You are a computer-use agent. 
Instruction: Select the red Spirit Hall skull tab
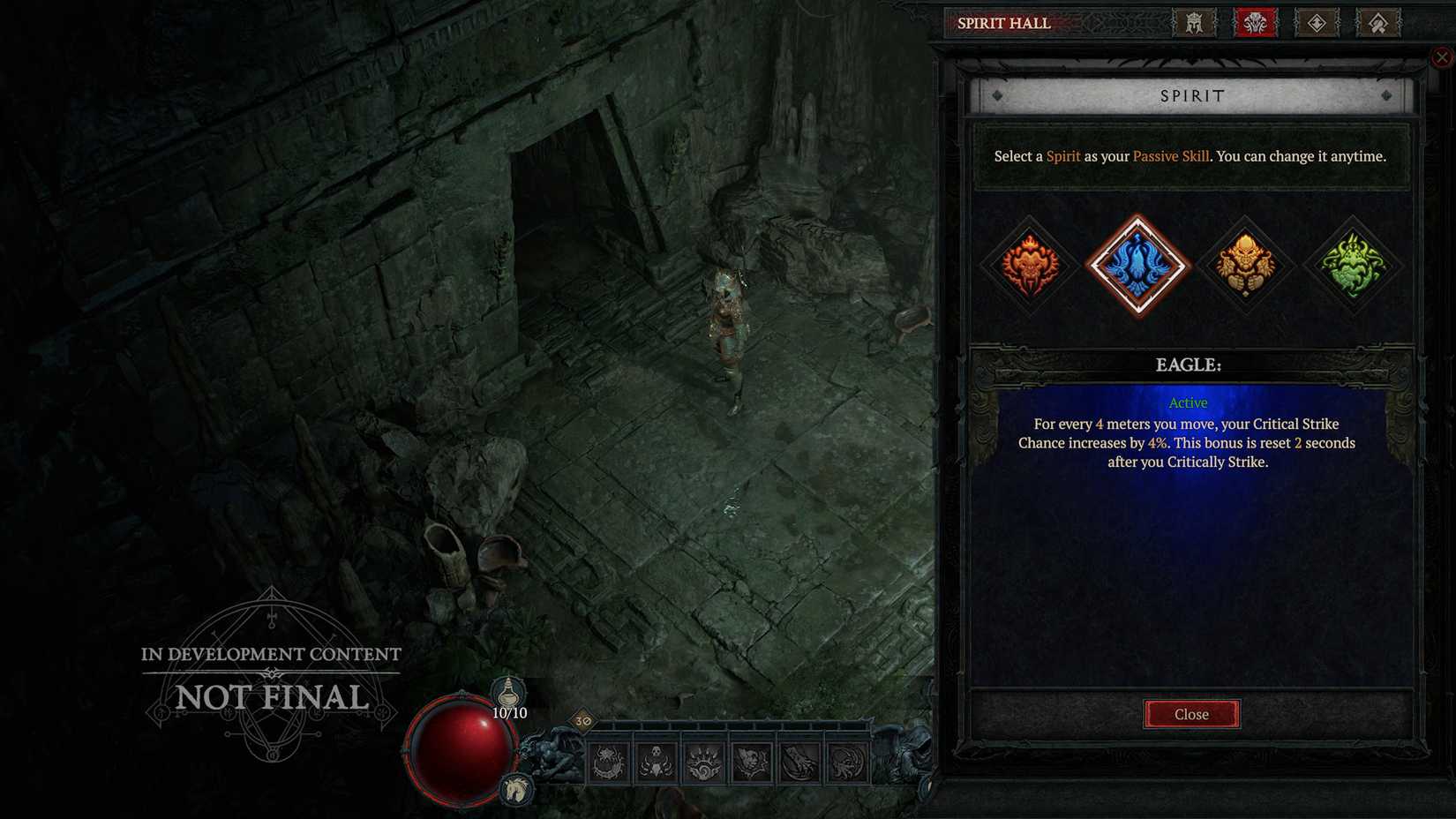1253,24
